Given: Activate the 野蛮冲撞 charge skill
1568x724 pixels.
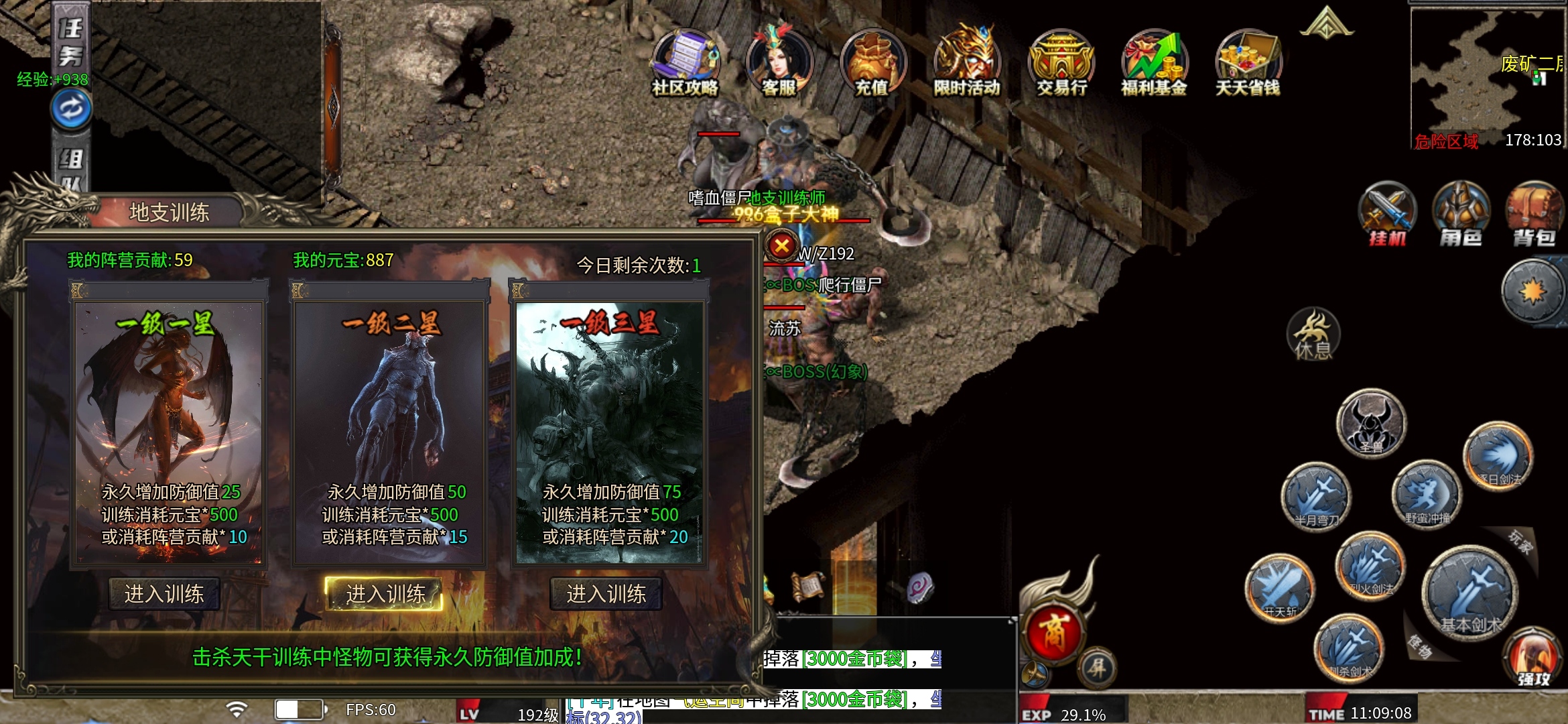Looking at the screenshot, I should point(1426,495).
